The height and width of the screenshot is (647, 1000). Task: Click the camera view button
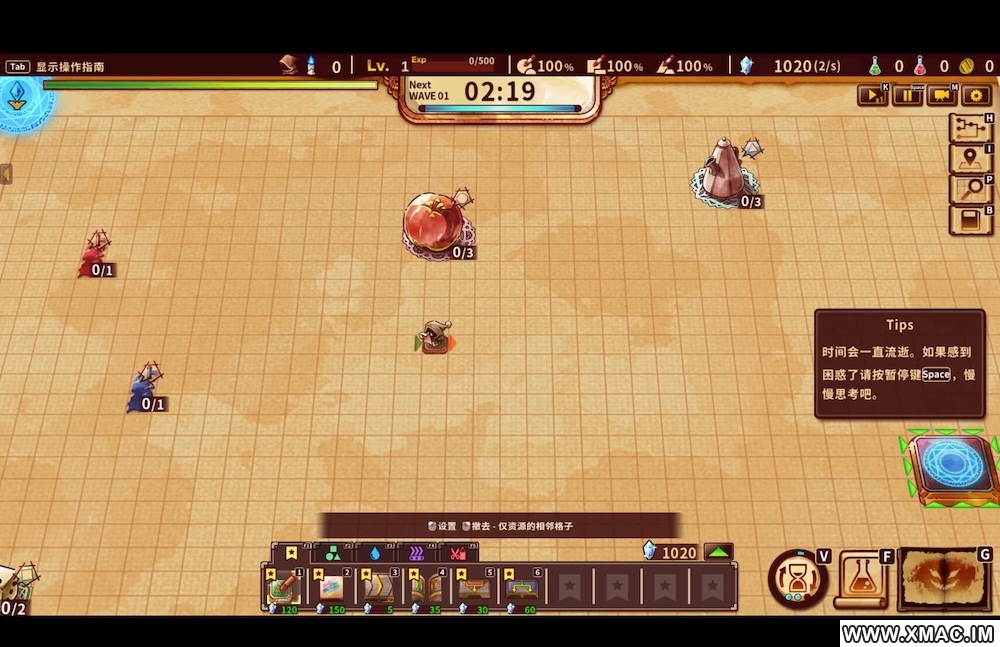941,96
